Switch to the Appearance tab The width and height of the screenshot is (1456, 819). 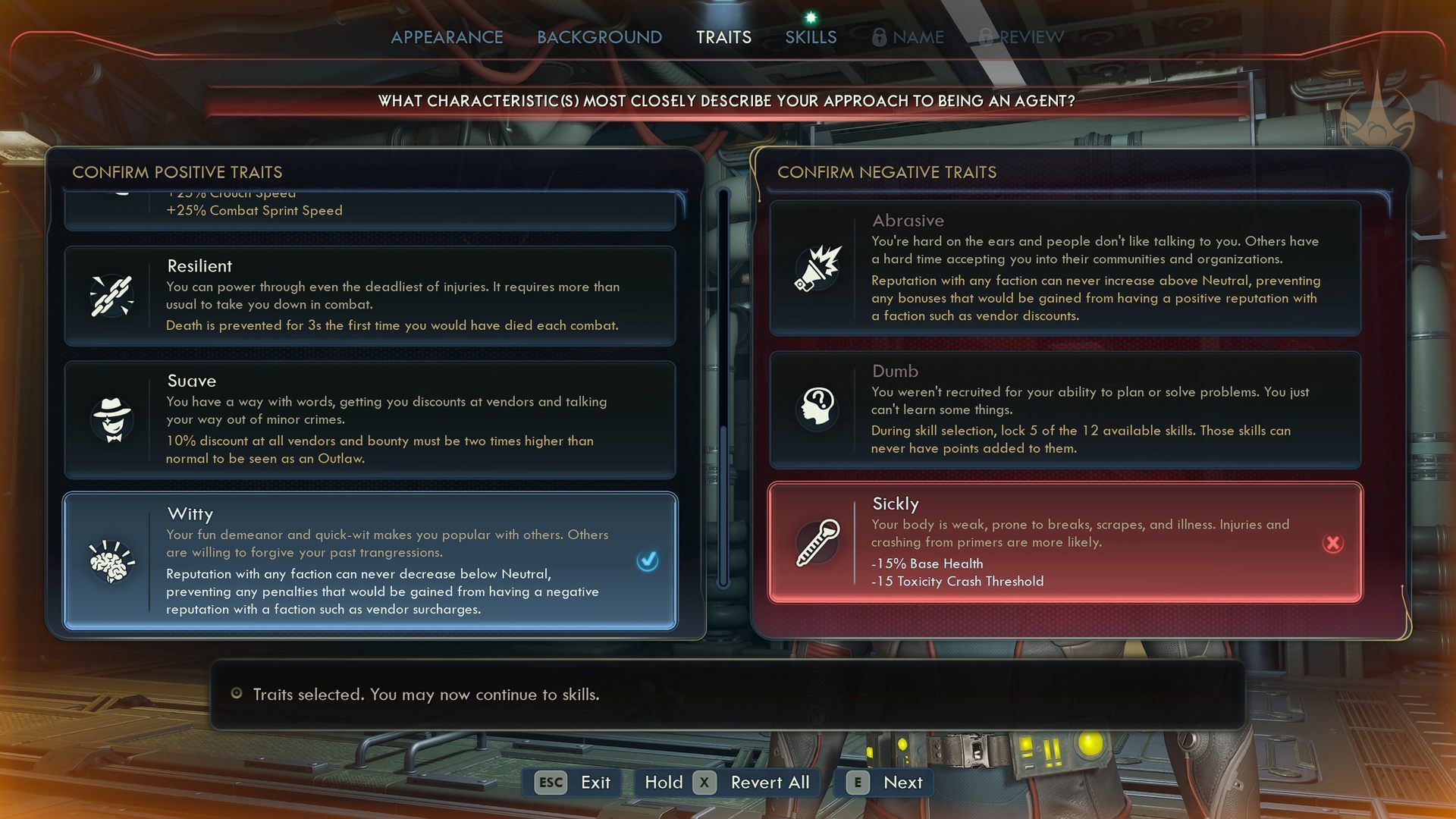coord(447,37)
